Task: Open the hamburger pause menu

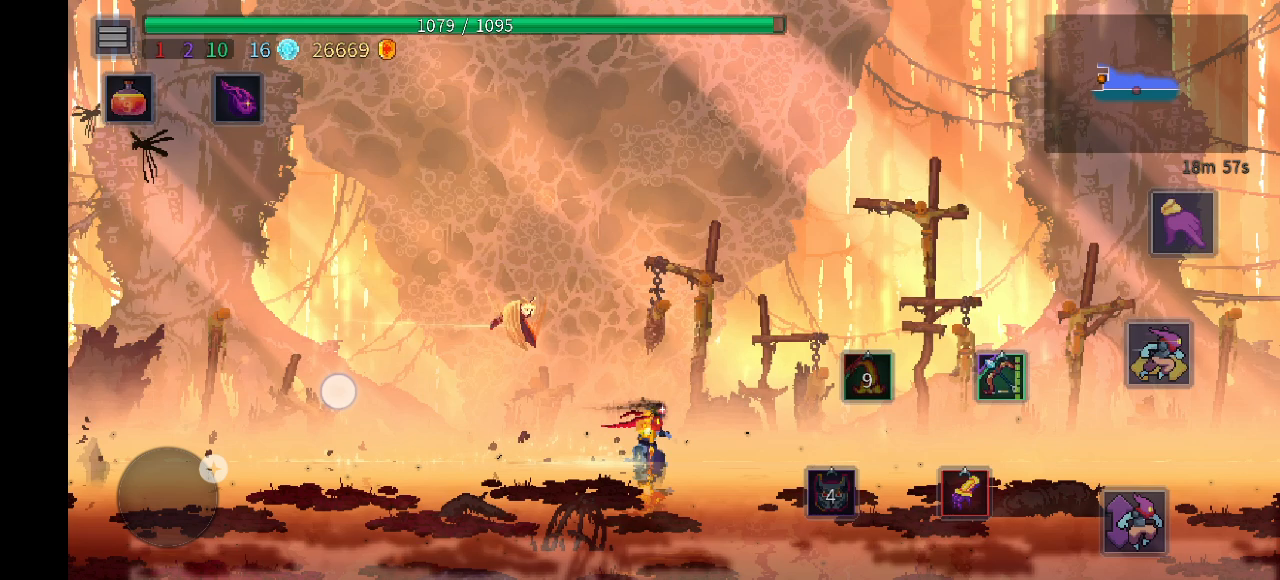Action: [x=113, y=38]
